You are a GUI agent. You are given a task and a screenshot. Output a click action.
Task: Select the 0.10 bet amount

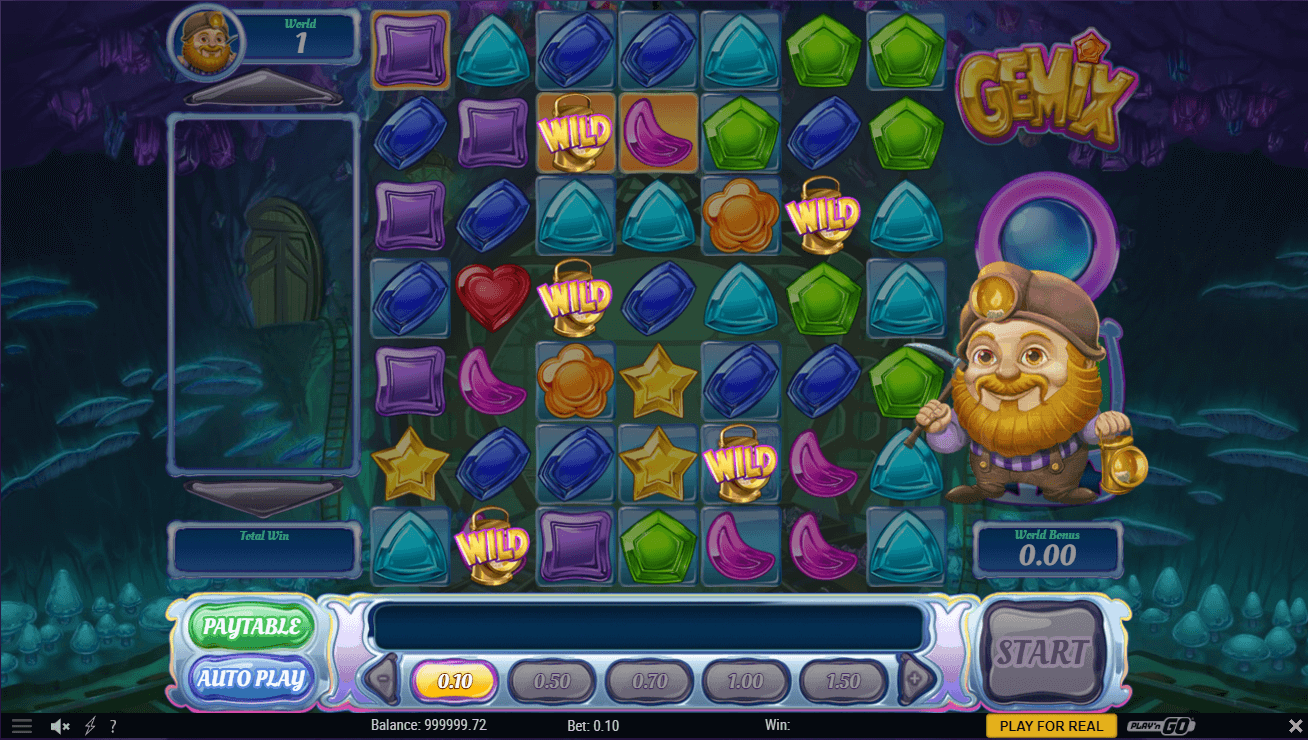[x=454, y=681]
